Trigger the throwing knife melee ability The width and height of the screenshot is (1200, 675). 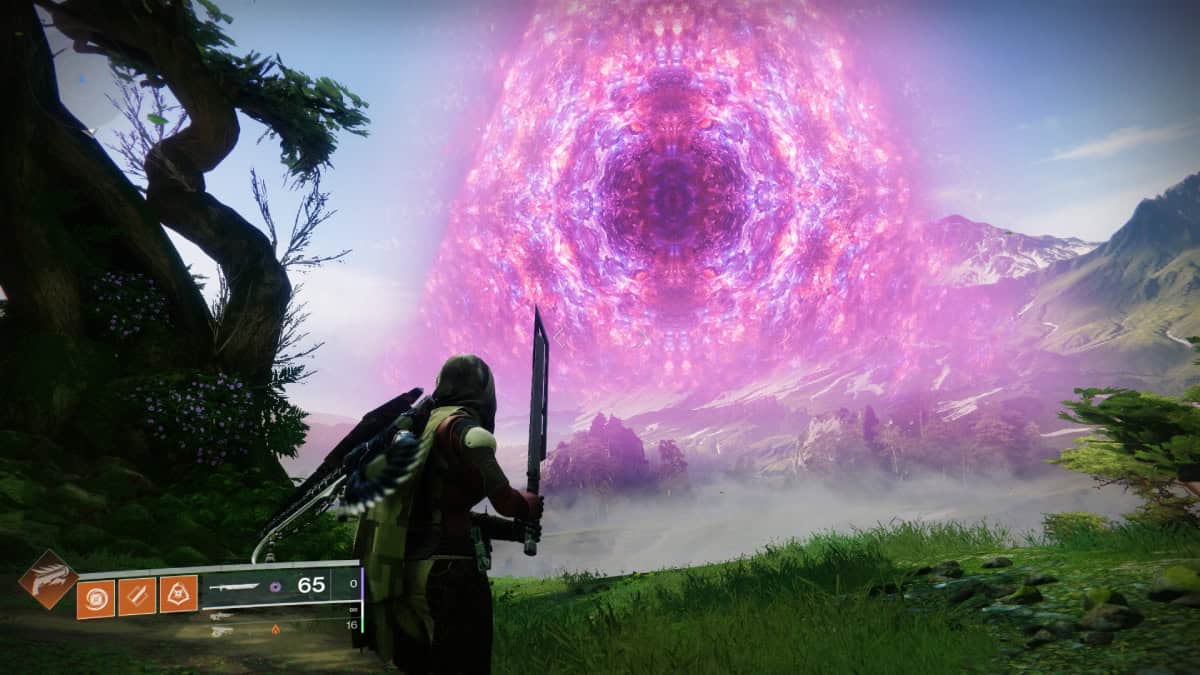click(137, 597)
